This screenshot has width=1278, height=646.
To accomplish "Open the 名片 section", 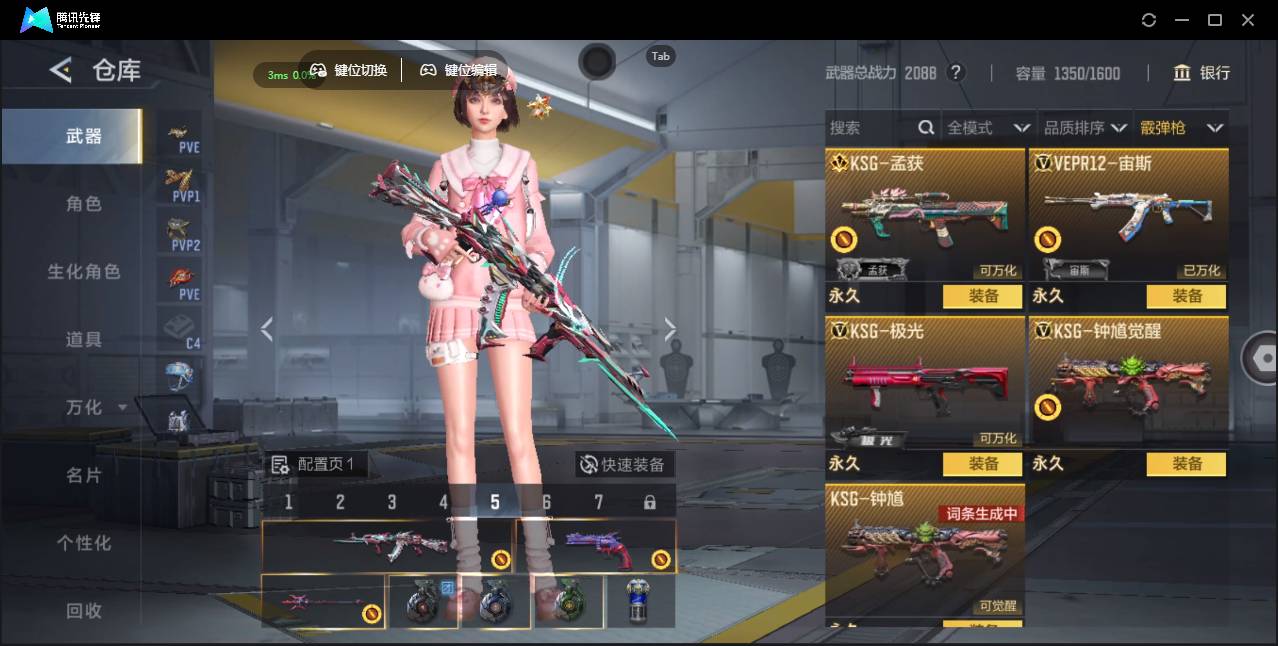I will coord(84,475).
